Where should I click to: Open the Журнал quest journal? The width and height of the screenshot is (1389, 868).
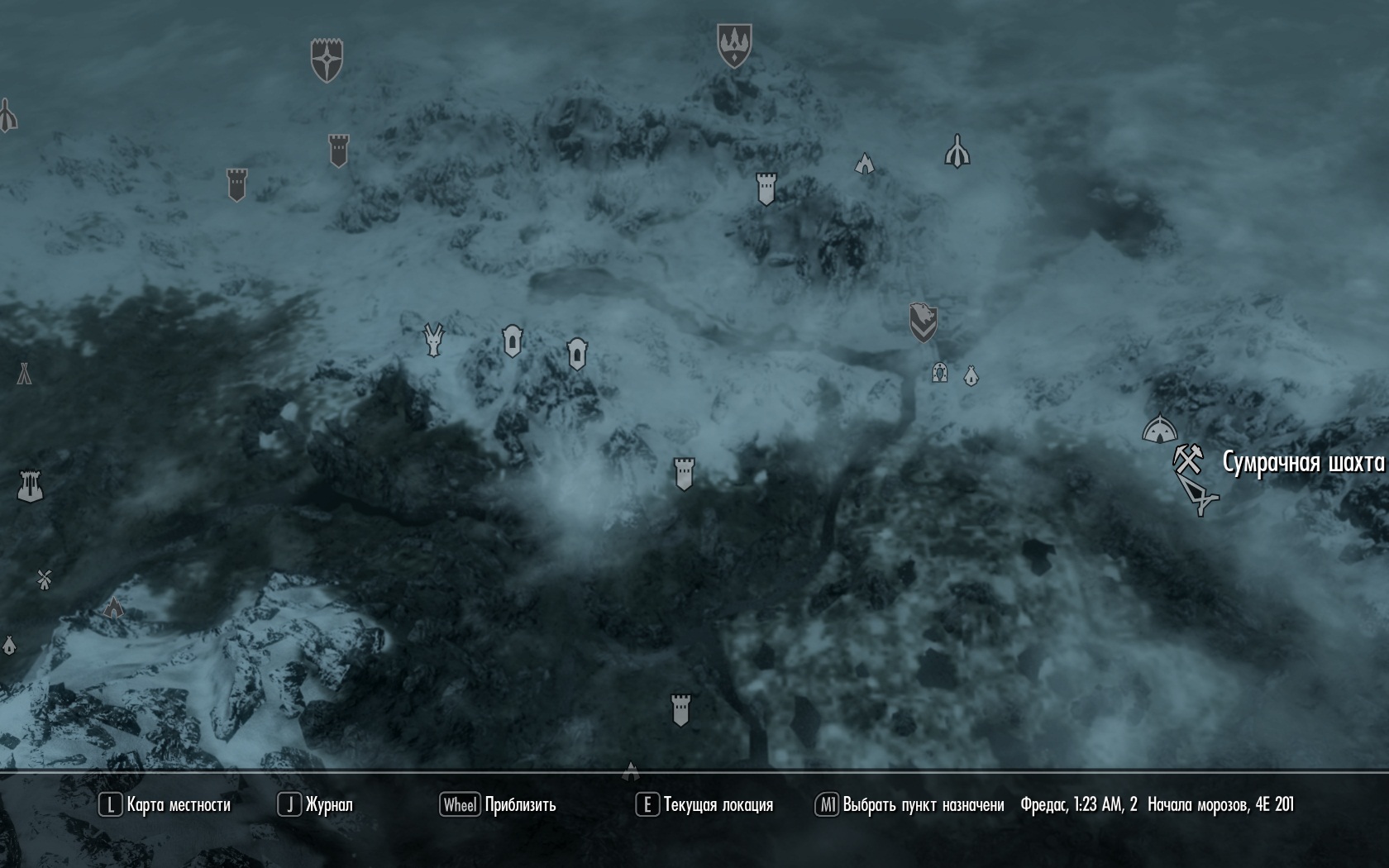(316, 804)
